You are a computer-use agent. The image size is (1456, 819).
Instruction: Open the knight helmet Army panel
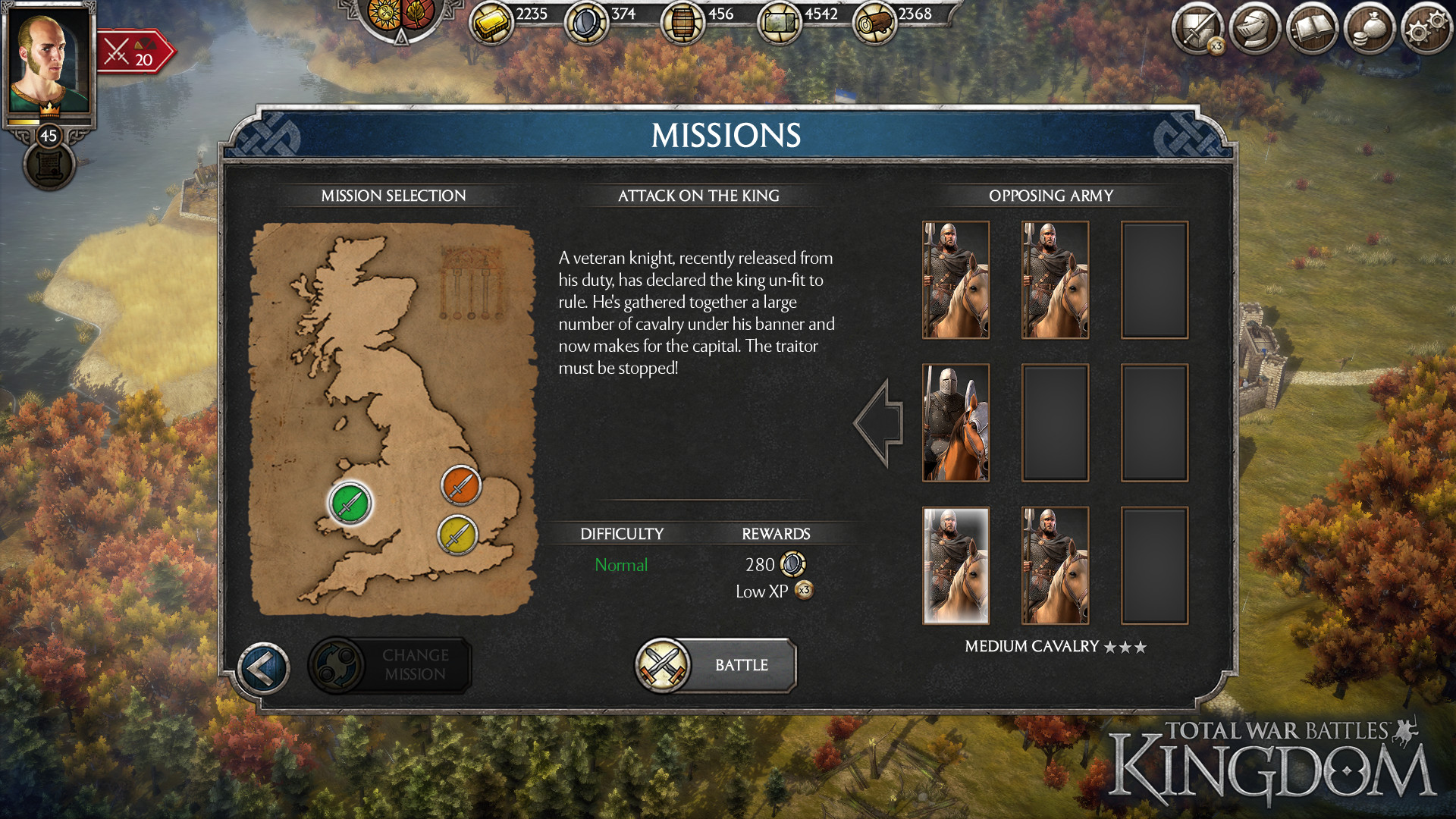(x=1255, y=29)
